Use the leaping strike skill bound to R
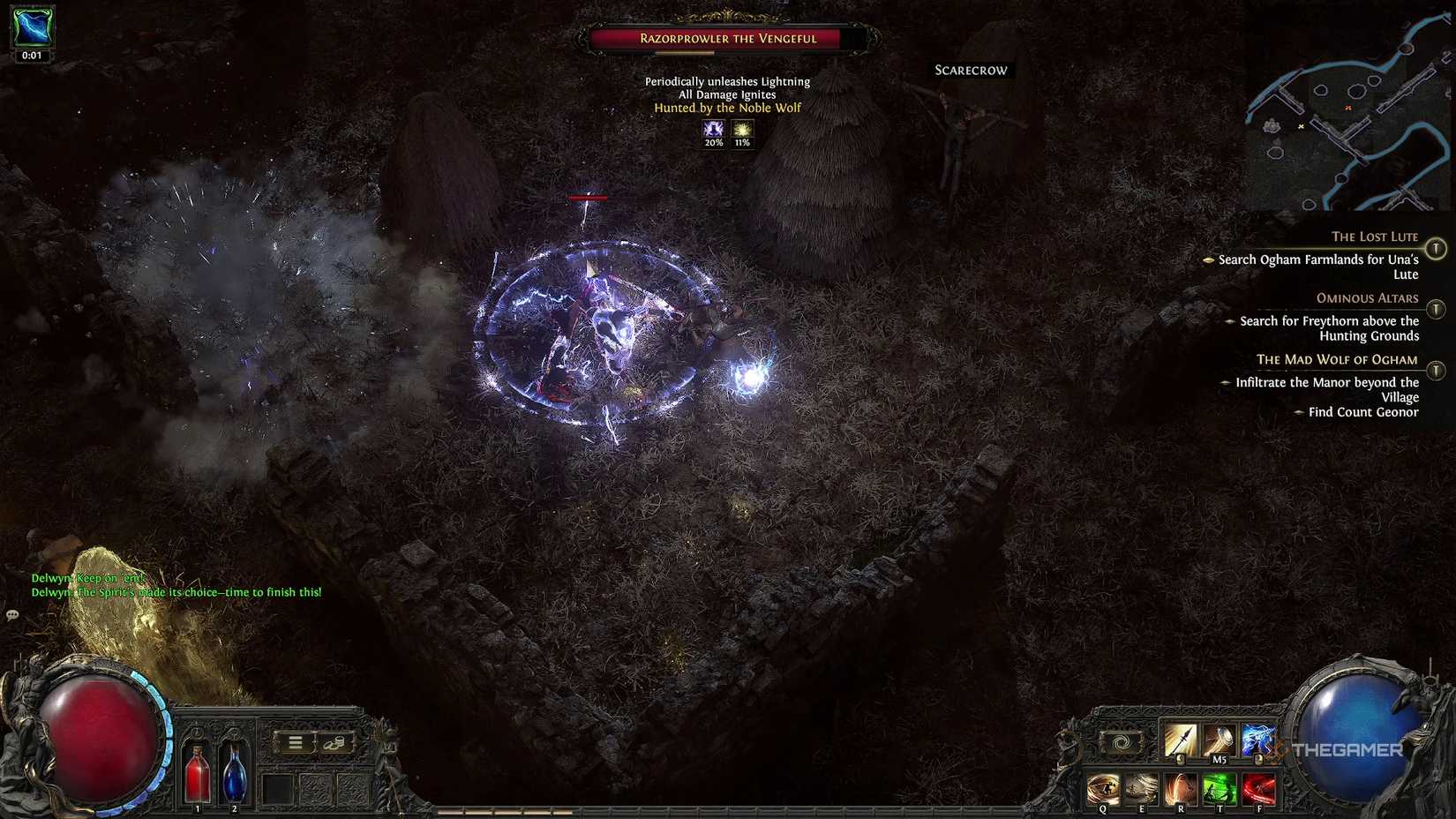Screen dimensions: 1456x819 [1181, 787]
